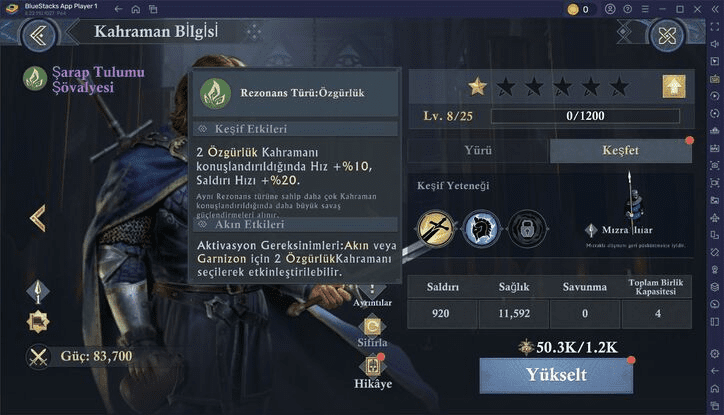
Task: Click the Yükselt level-up button
Action: [x=556, y=376]
